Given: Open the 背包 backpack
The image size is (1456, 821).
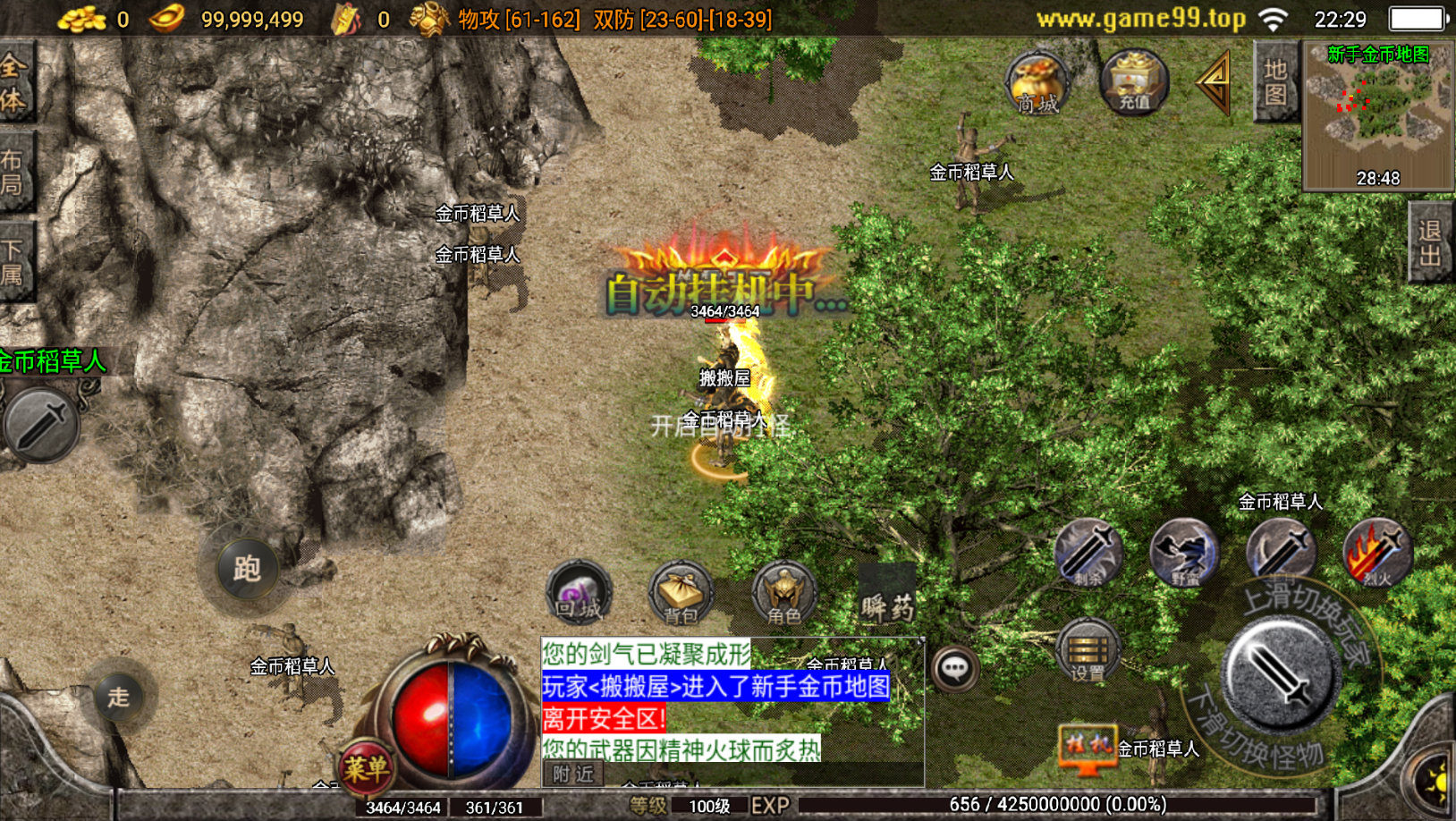Looking at the screenshot, I should tap(681, 594).
